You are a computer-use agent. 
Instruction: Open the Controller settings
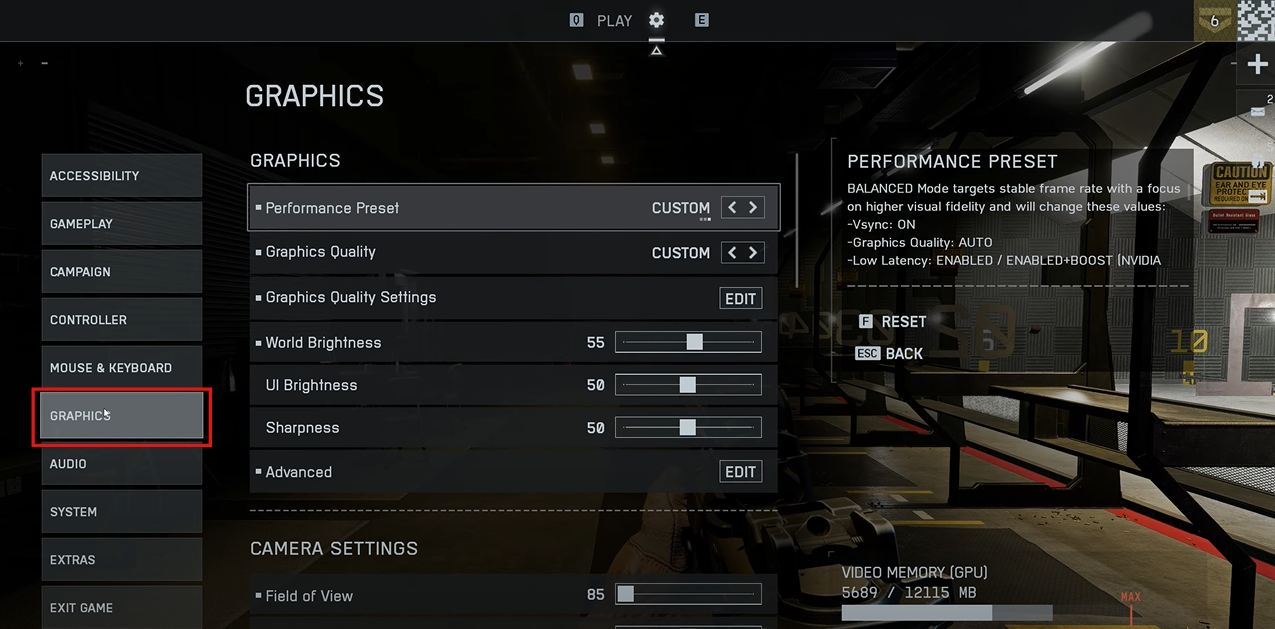121,320
